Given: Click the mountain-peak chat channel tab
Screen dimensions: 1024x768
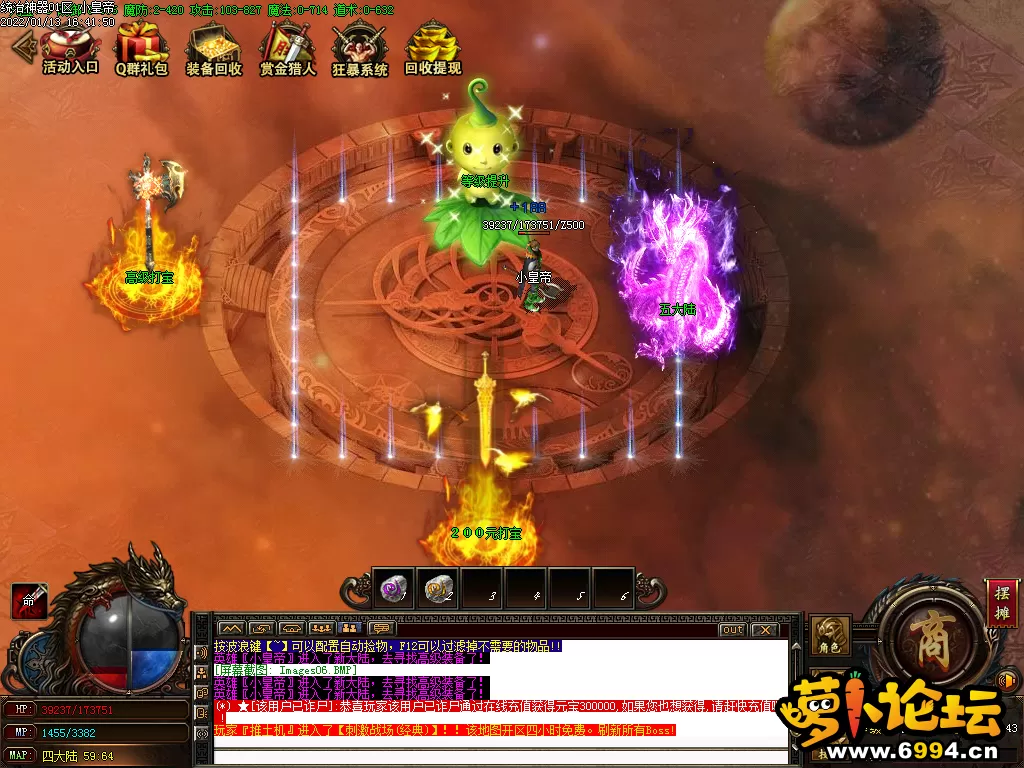Looking at the screenshot, I should tap(232, 629).
